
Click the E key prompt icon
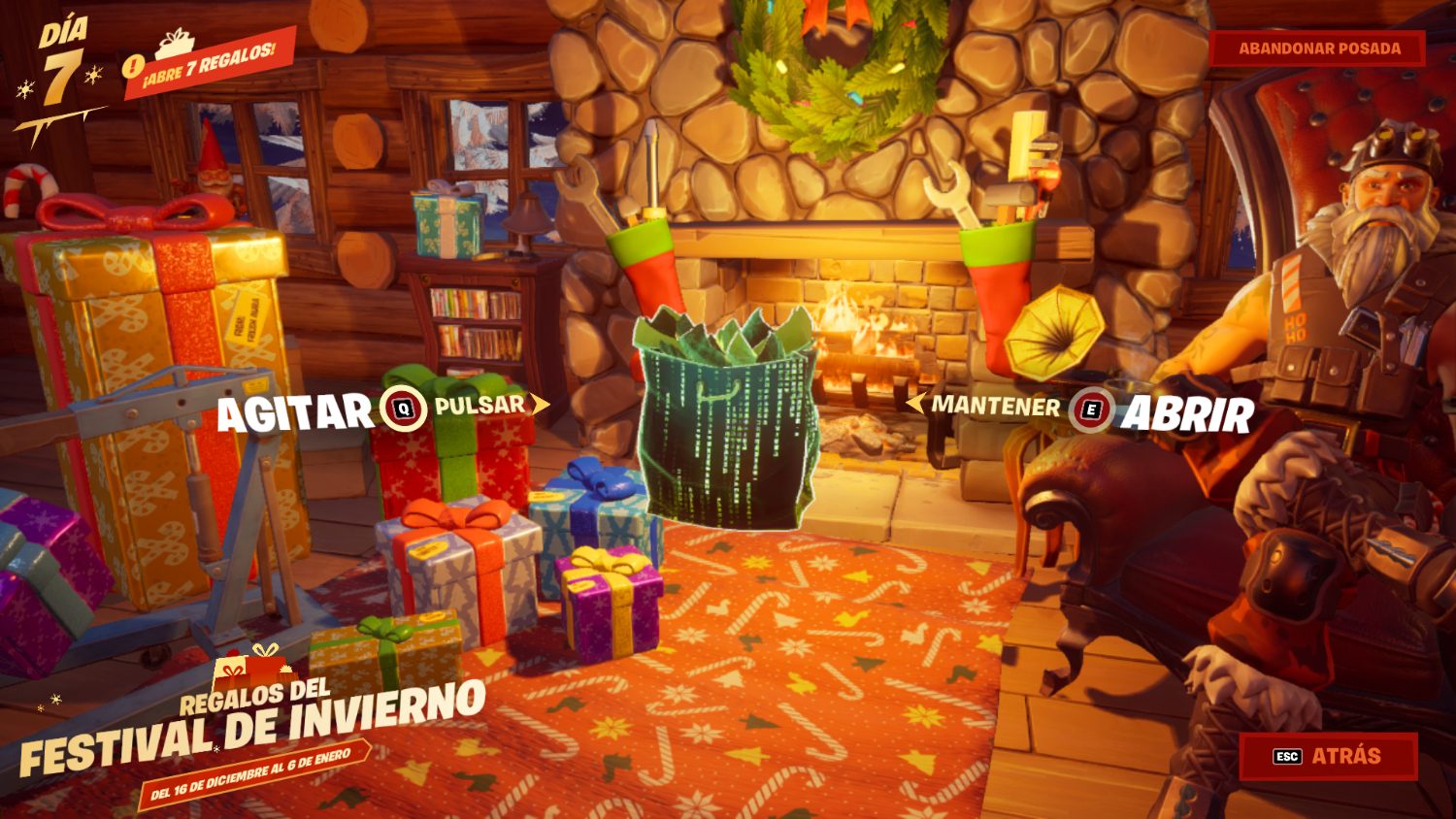pyautogui.click(x=1089, y=408)
